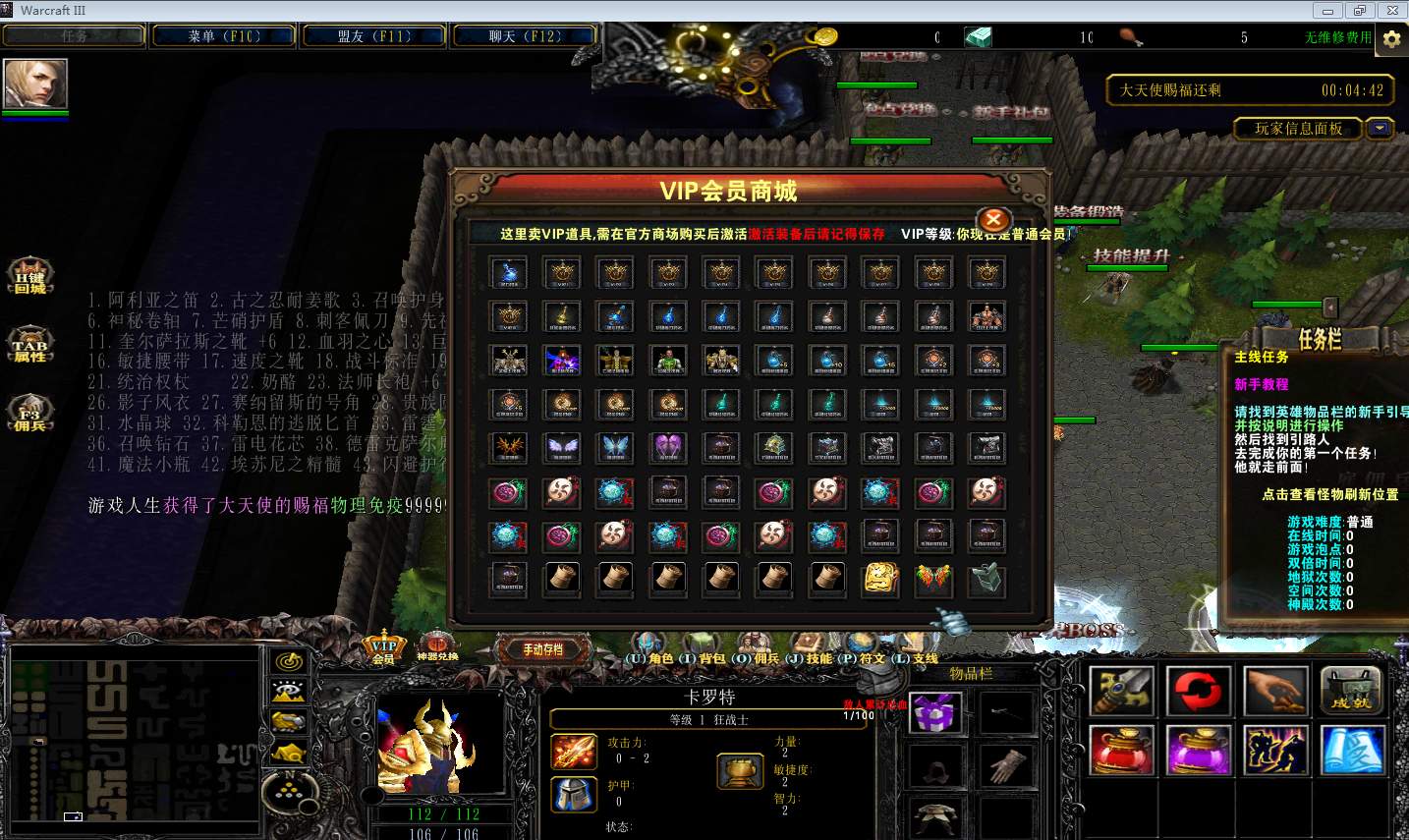Screen dimensions: 1409x840
Task: Open the 聊天 (F12) chat log
Action: [x=525, y=36]
